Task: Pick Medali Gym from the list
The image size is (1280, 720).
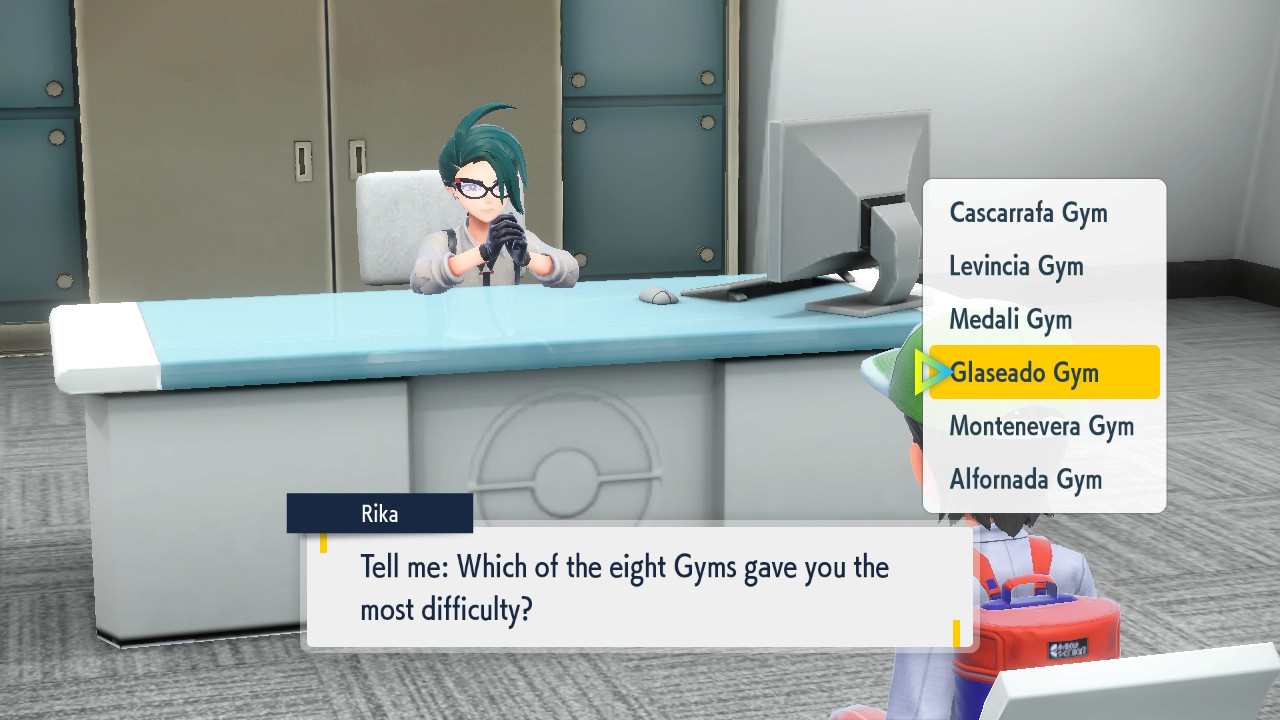Action: pos(1010,320)
